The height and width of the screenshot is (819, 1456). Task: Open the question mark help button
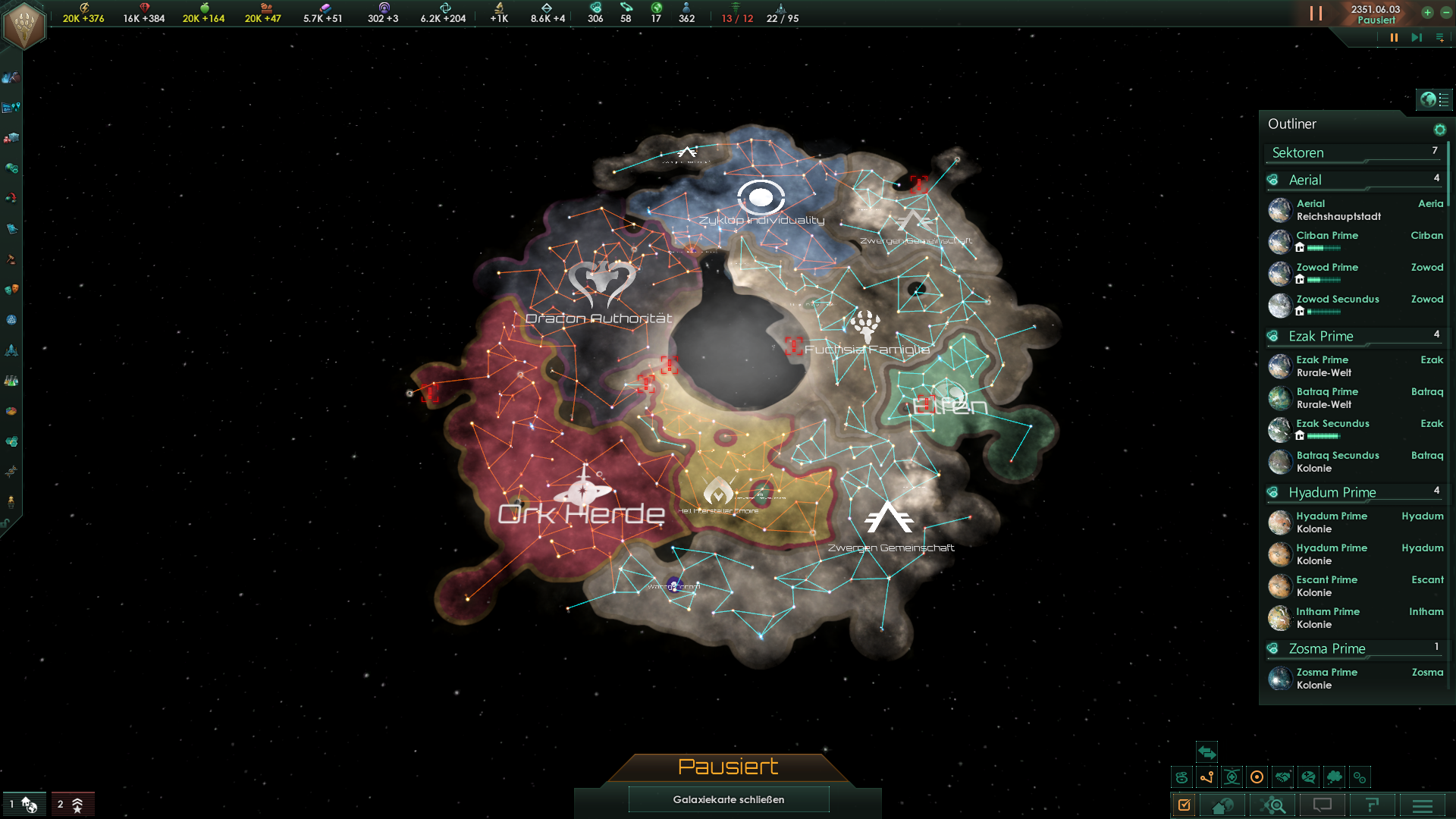tap(1373, 805)
